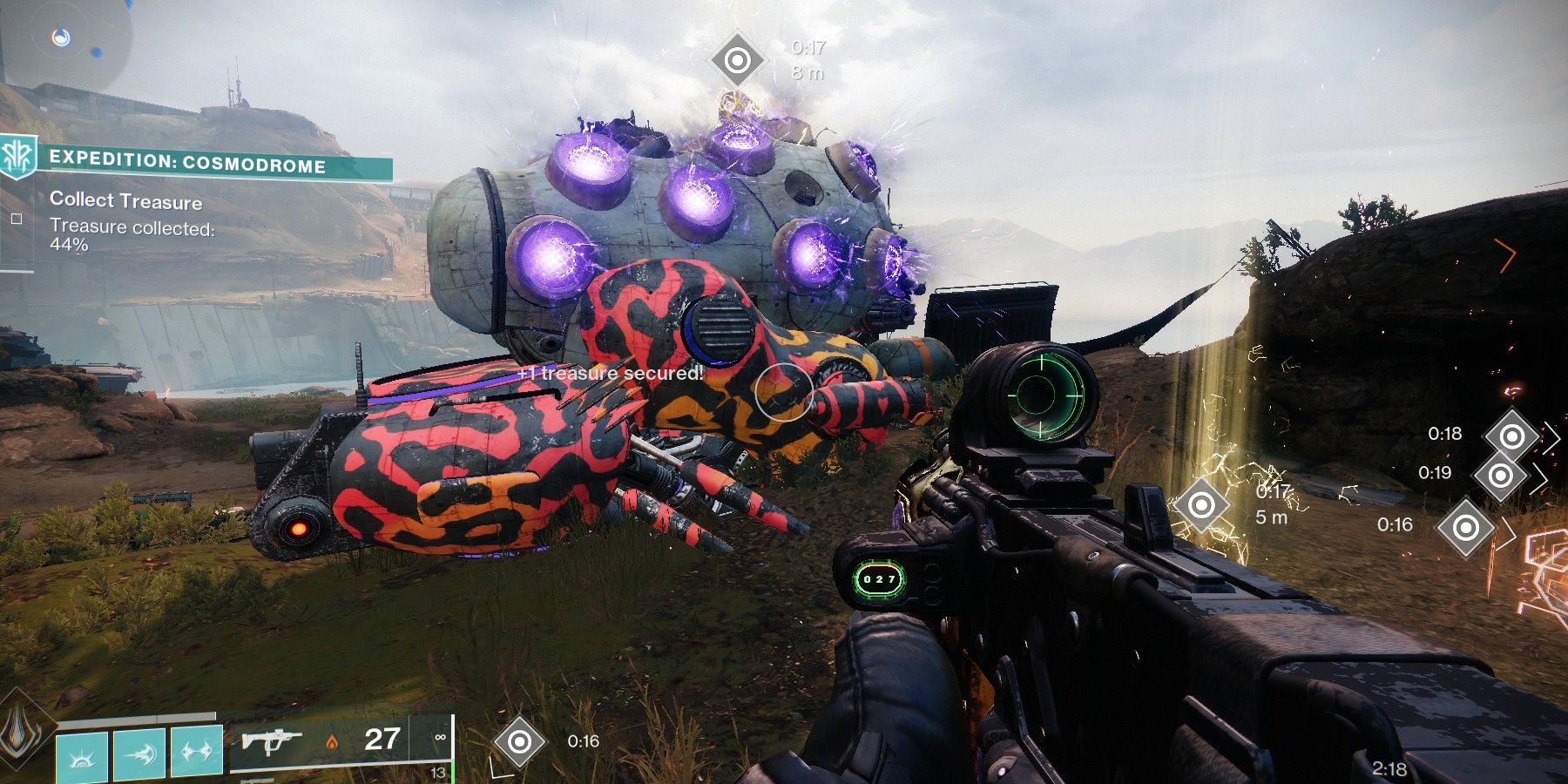Screen dimensions: 1568x784
Task: Trigger the melee ability with slashing icon
Action: click(x=139, y=754)
